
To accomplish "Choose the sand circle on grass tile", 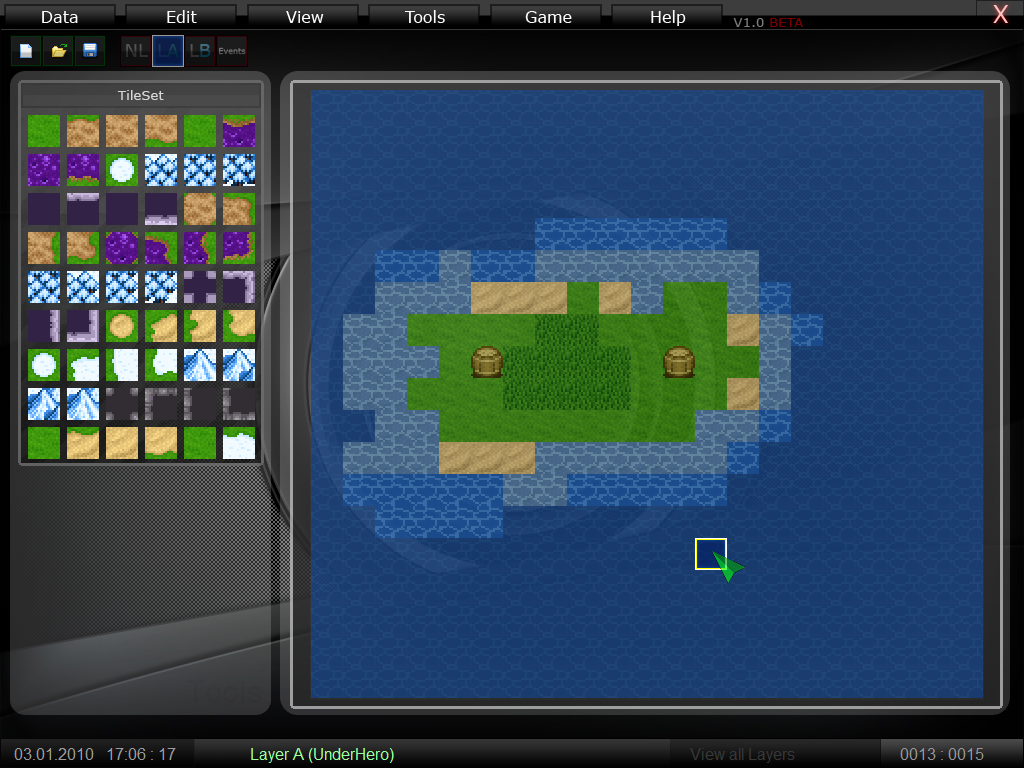I will 121,326.
